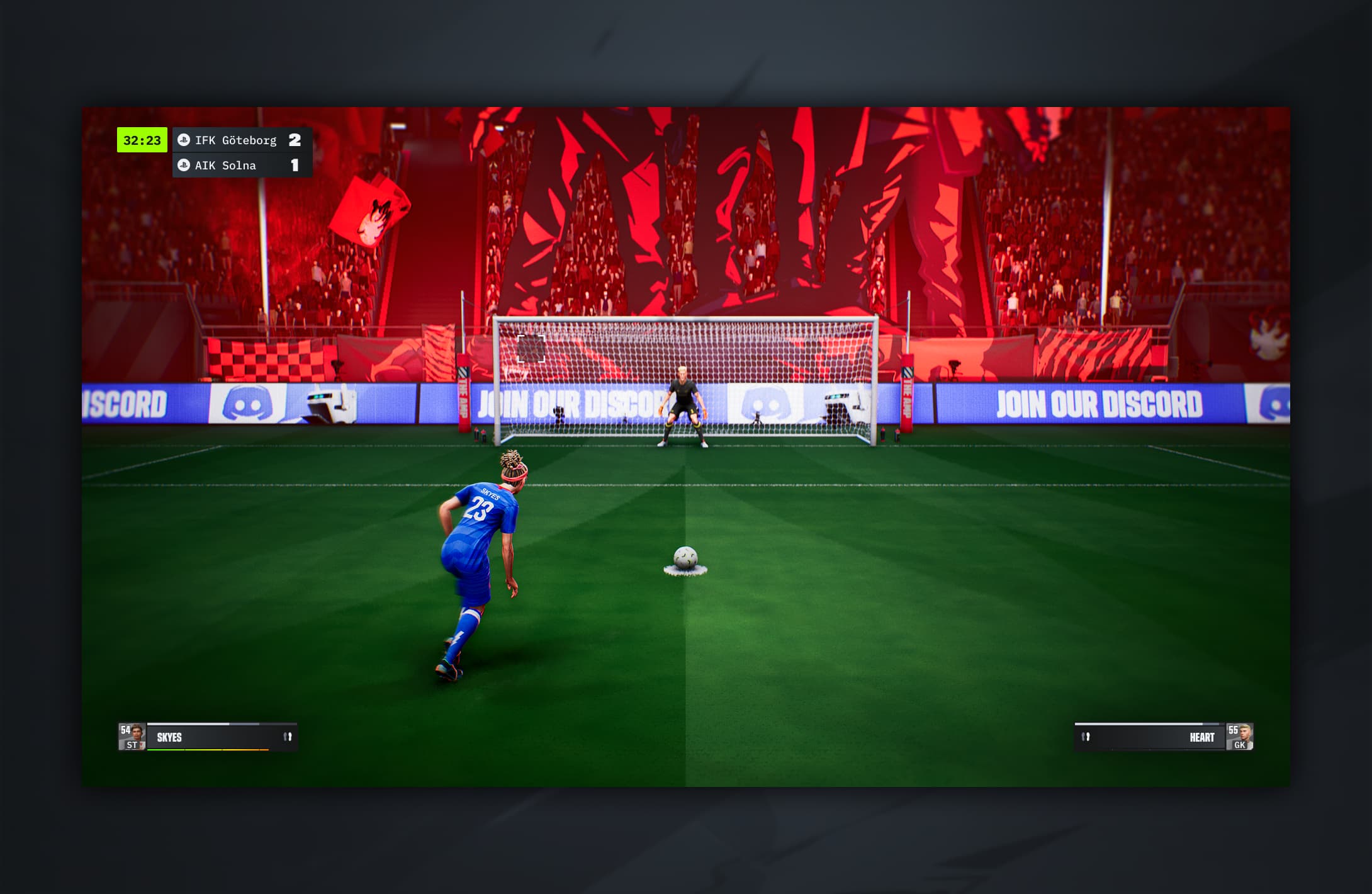
Task: Select the AIK Solna score of 1
Action: [x=295, y=166]
